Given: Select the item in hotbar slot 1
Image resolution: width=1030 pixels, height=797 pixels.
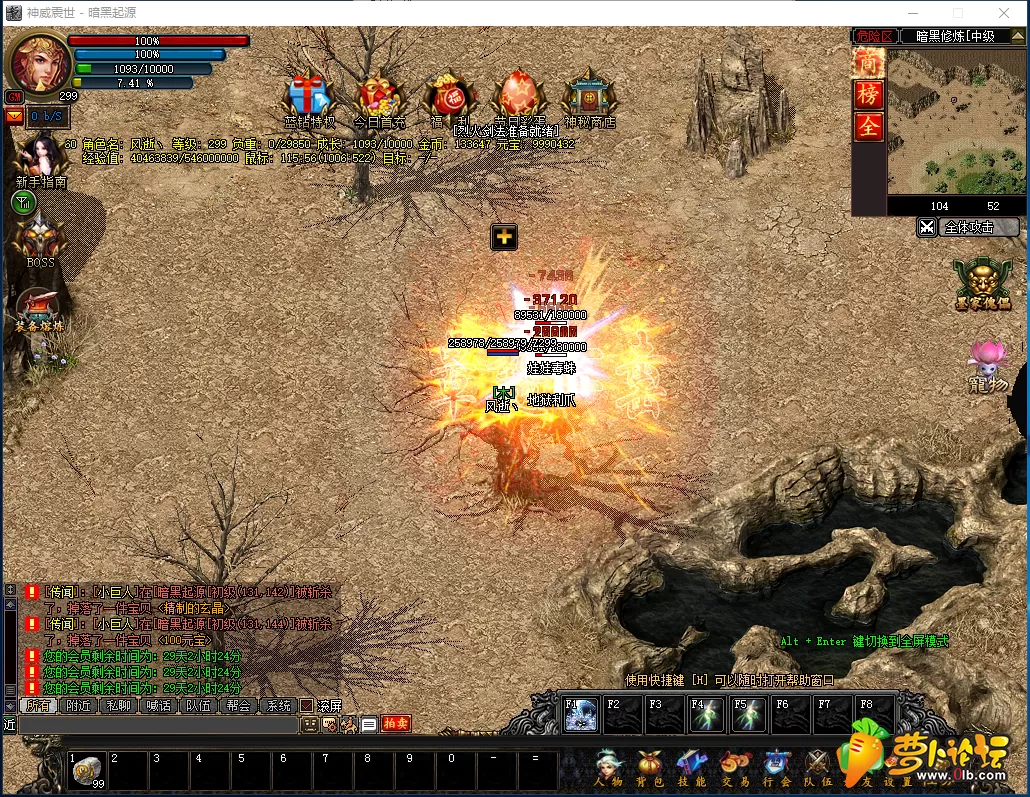Looking at the screenshot, I should (x=87, y=770).
